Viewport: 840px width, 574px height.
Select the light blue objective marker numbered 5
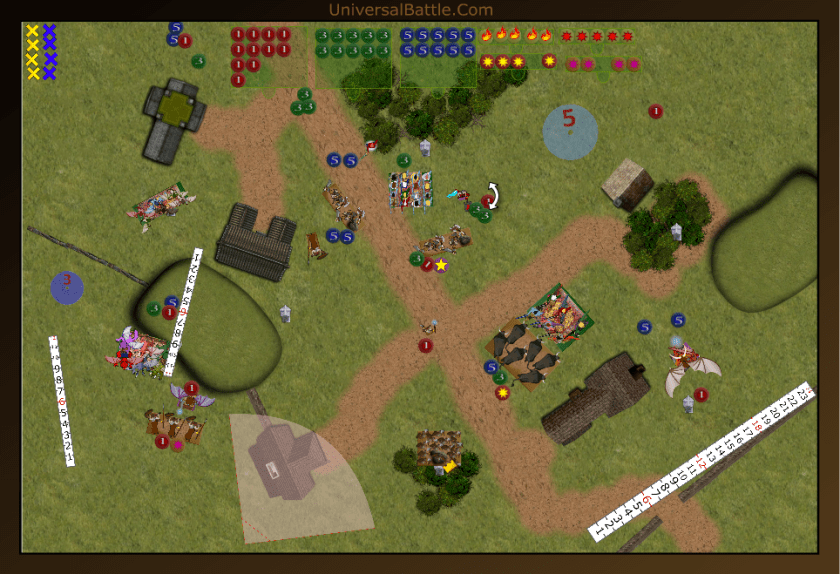pyautogui.click(x=570, y=132)
